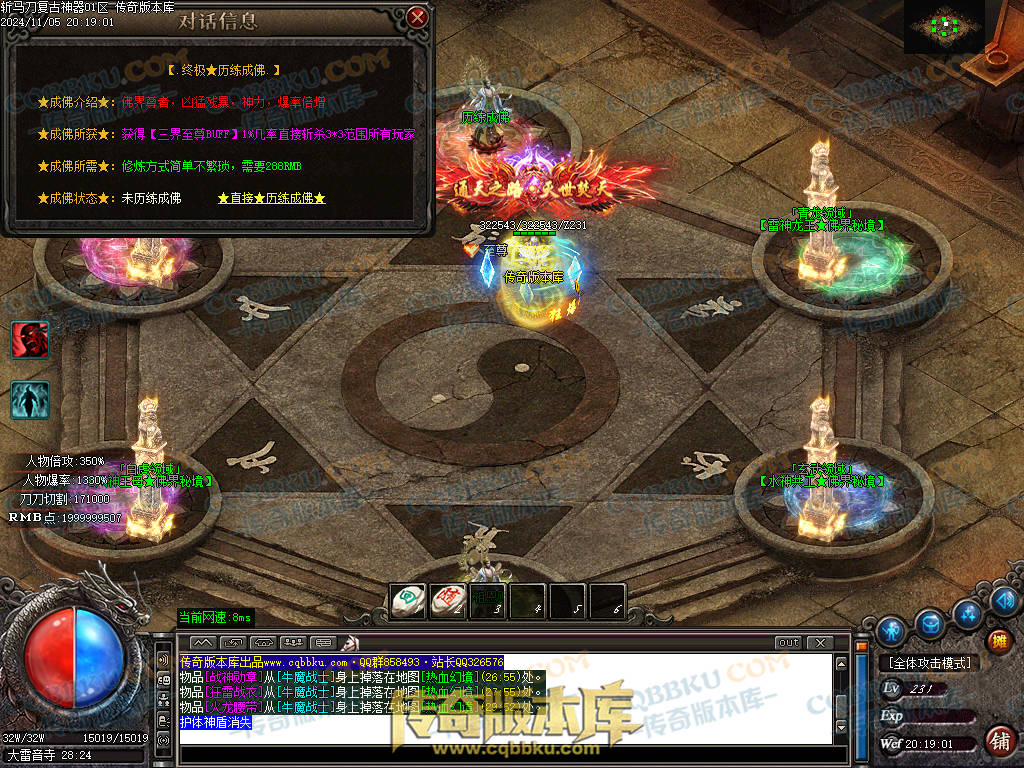Activate the cyan silhouette skill icon

click(x=30, y=400)
